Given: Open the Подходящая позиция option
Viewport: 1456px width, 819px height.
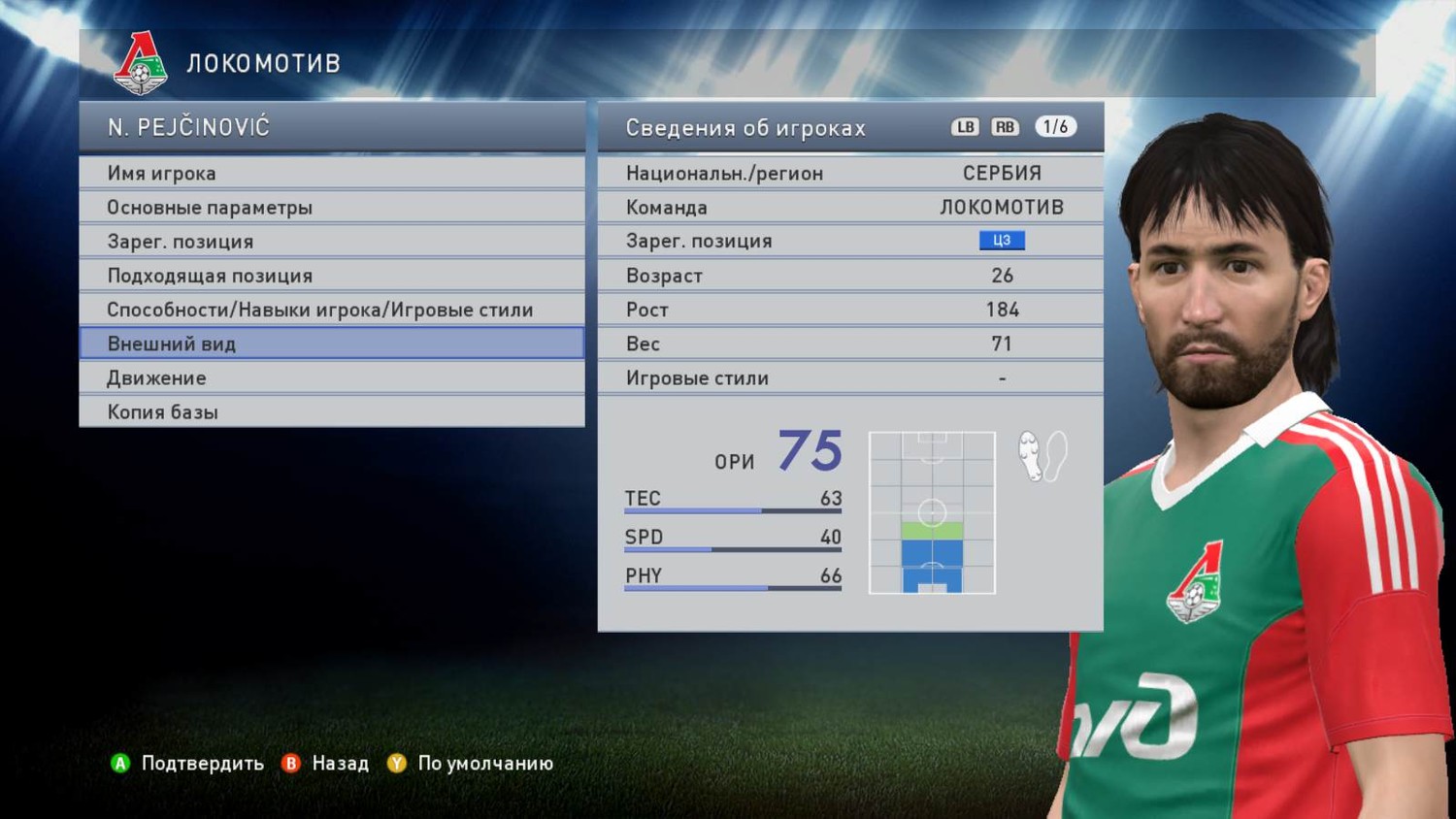Looking at the screenshot, I should pos(331,276).
